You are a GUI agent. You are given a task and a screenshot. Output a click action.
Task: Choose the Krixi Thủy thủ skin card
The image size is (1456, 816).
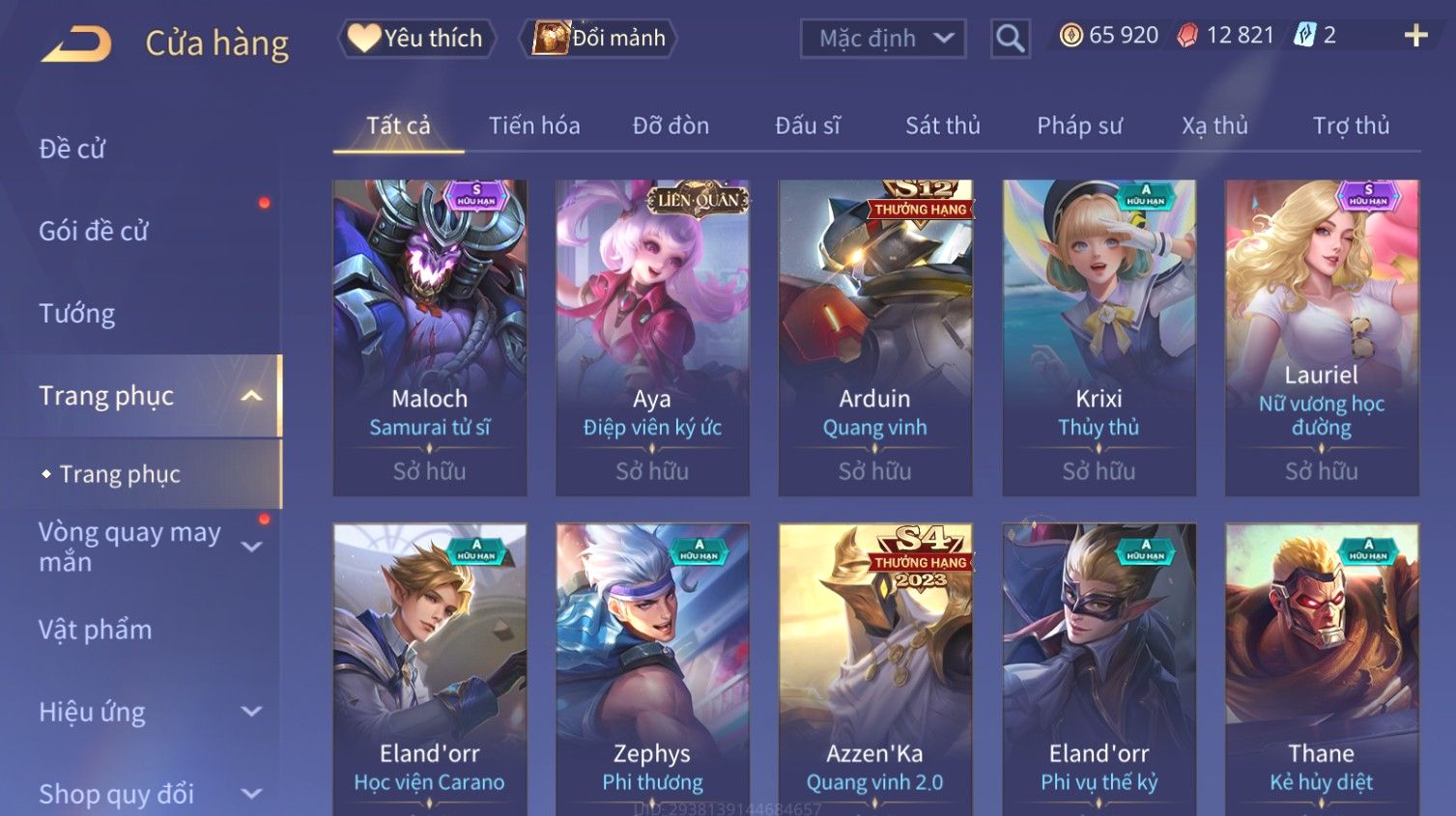1099,337
